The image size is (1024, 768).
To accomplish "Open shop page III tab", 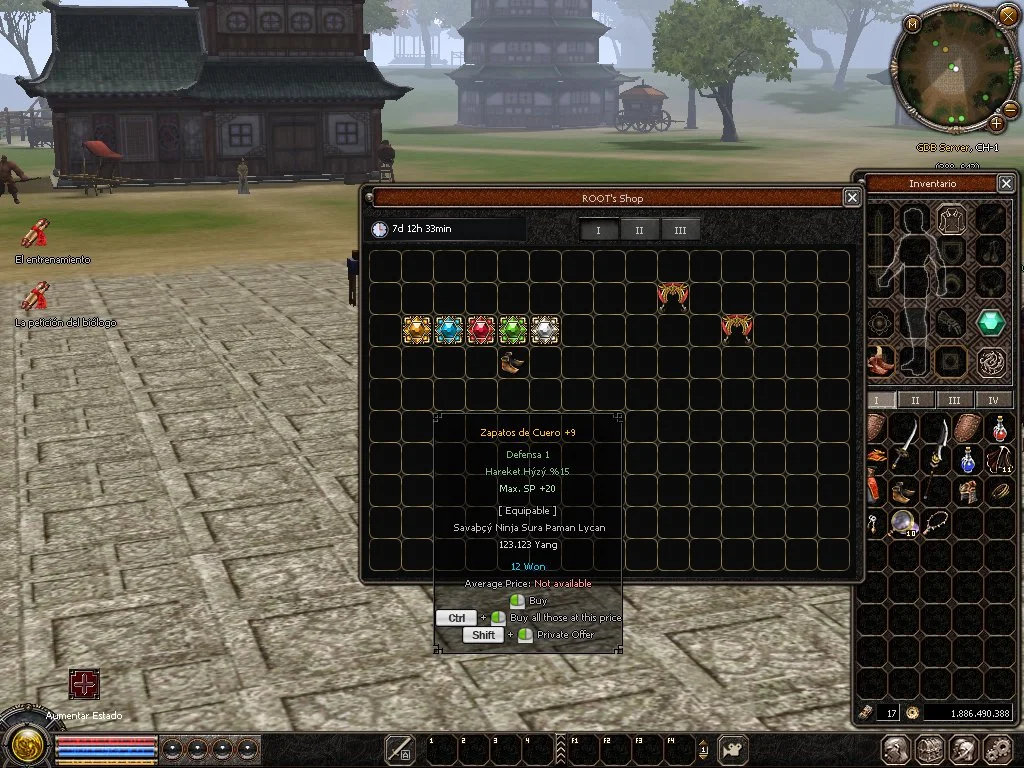I will [680, 230].
